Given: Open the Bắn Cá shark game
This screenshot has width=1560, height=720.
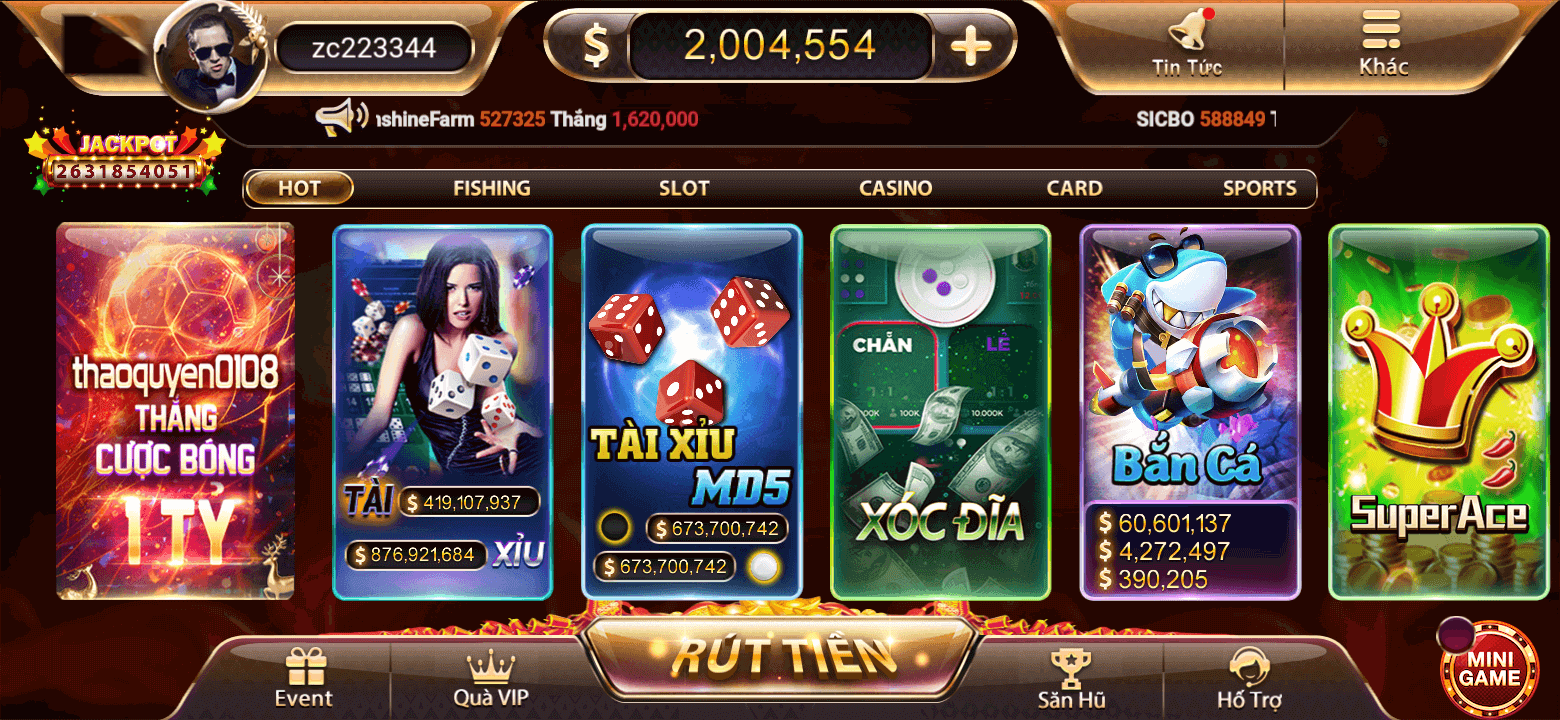Looking at the screenshot, I should coord(1190,410).
